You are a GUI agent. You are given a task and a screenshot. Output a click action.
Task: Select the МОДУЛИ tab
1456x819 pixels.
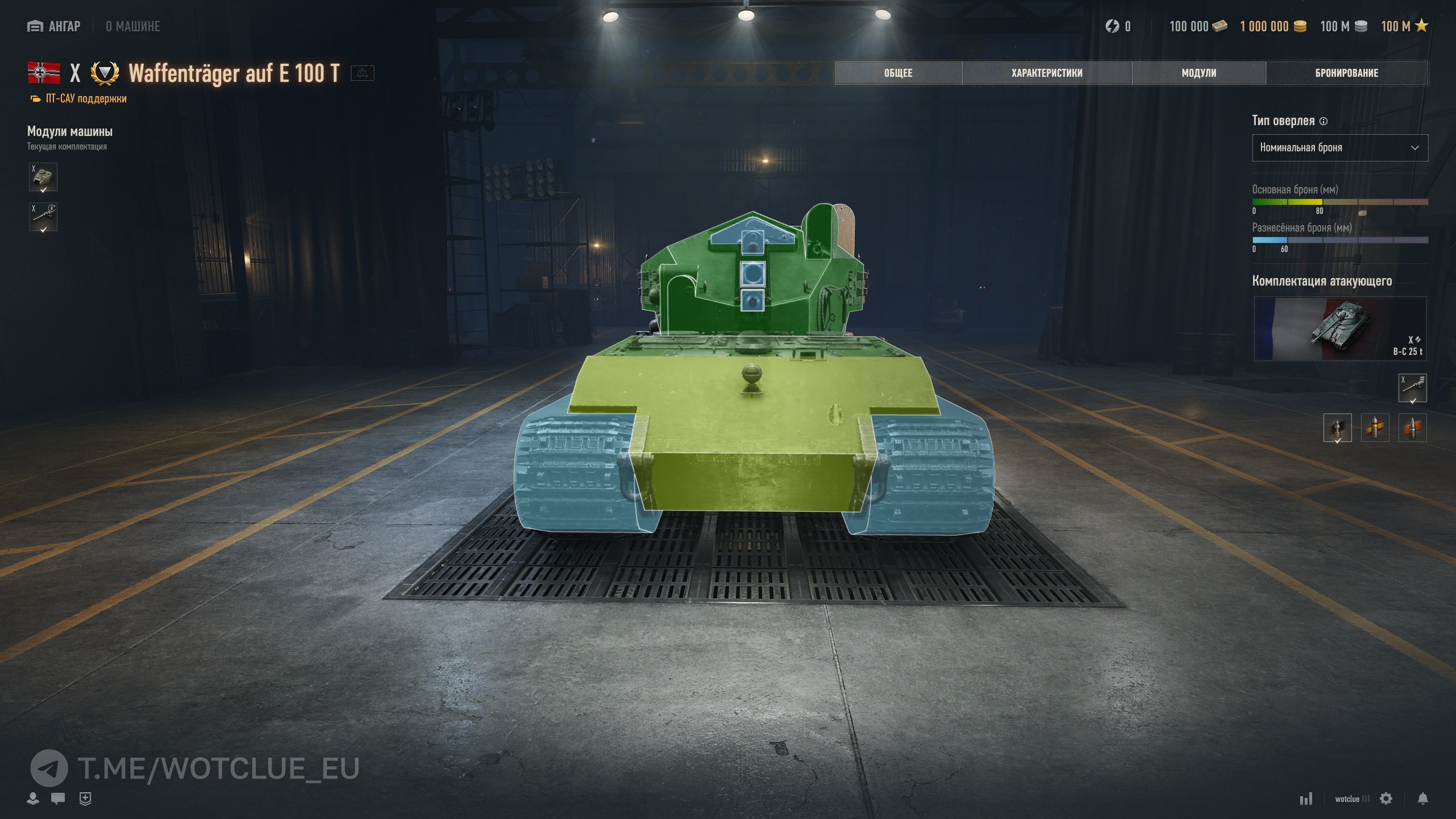[1198, 73]
